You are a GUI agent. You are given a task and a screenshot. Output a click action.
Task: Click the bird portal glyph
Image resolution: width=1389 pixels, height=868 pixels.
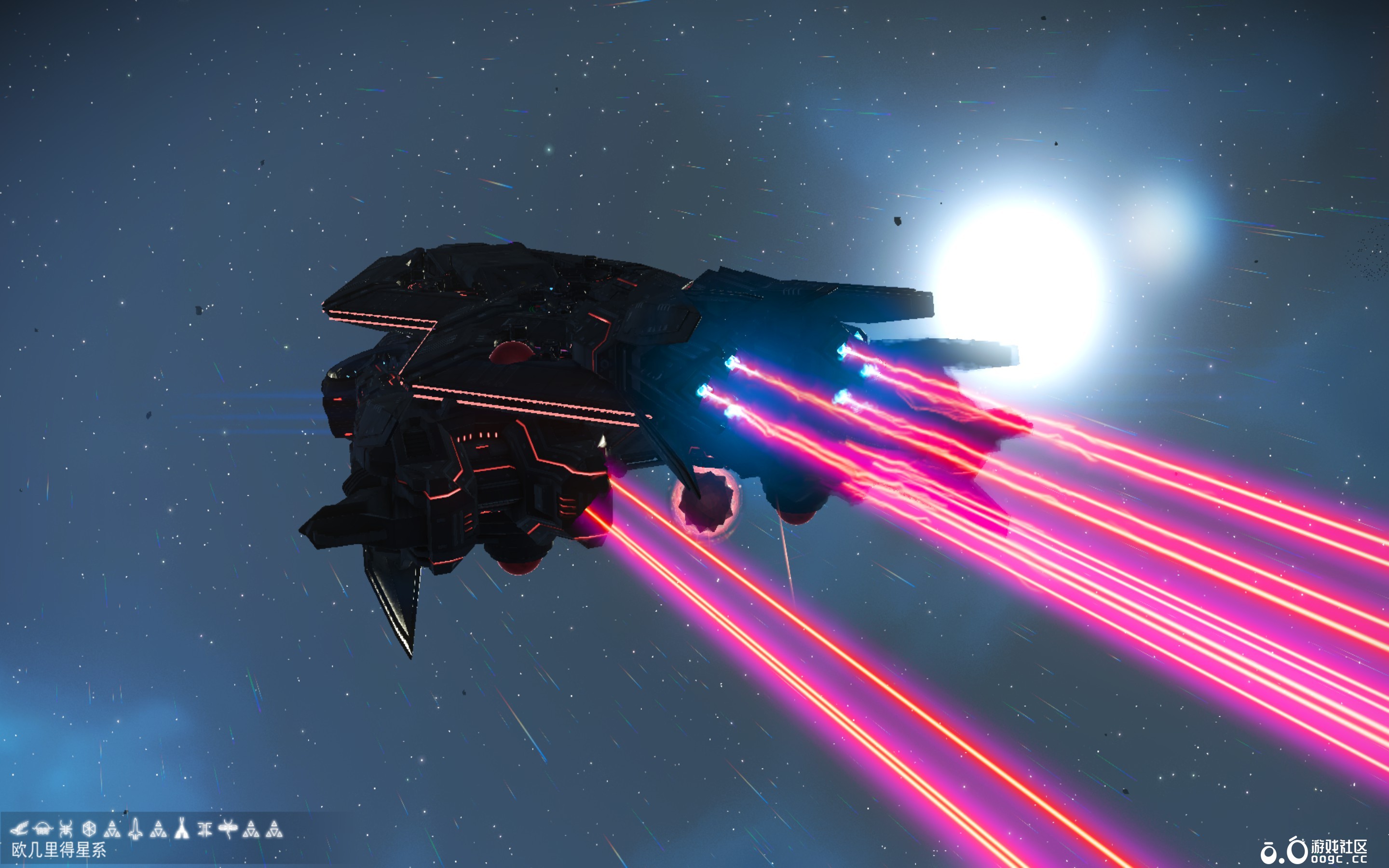tap(19, 828)
